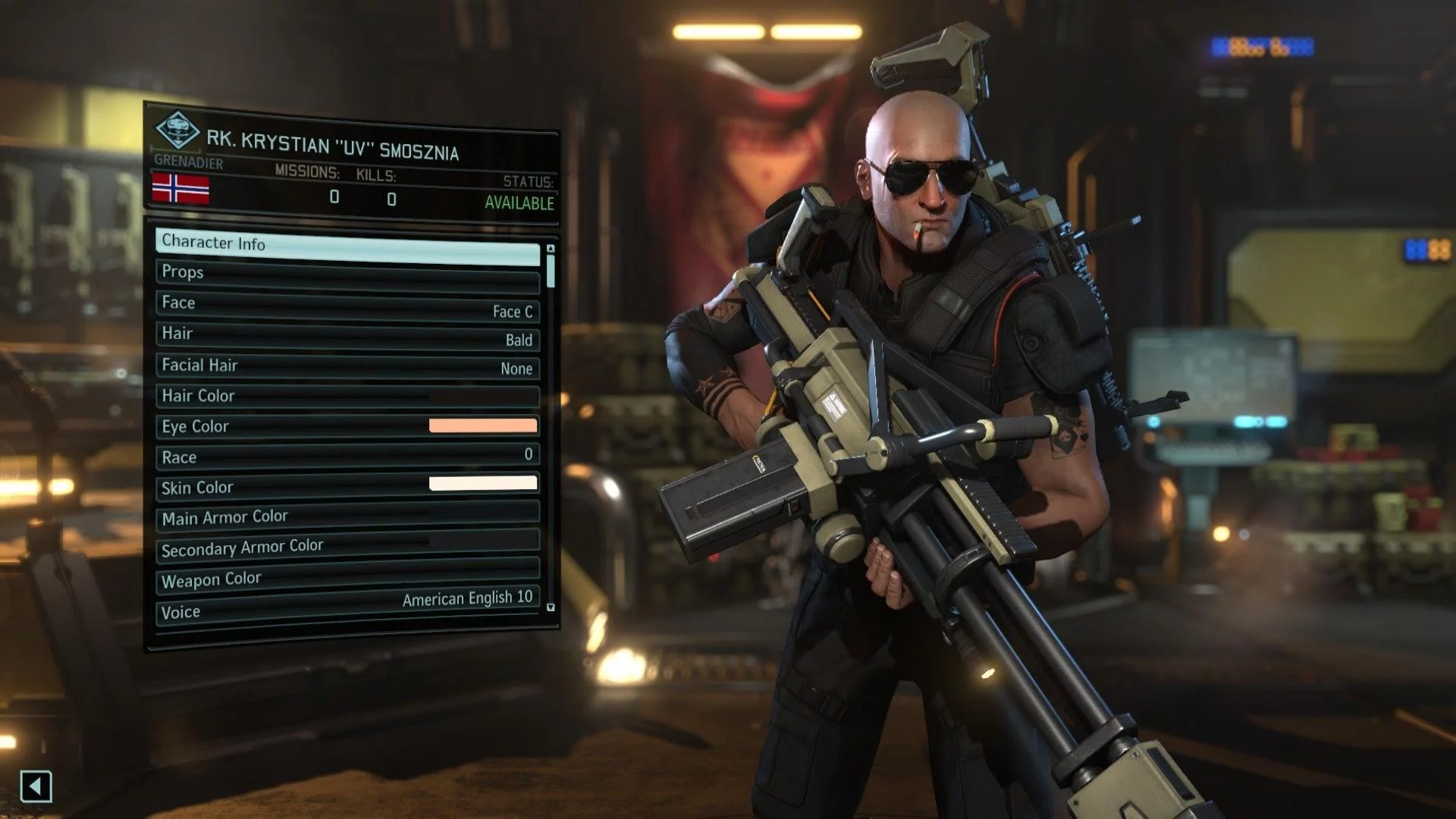Click the list's scroll-up arrow

pos(551,249)
